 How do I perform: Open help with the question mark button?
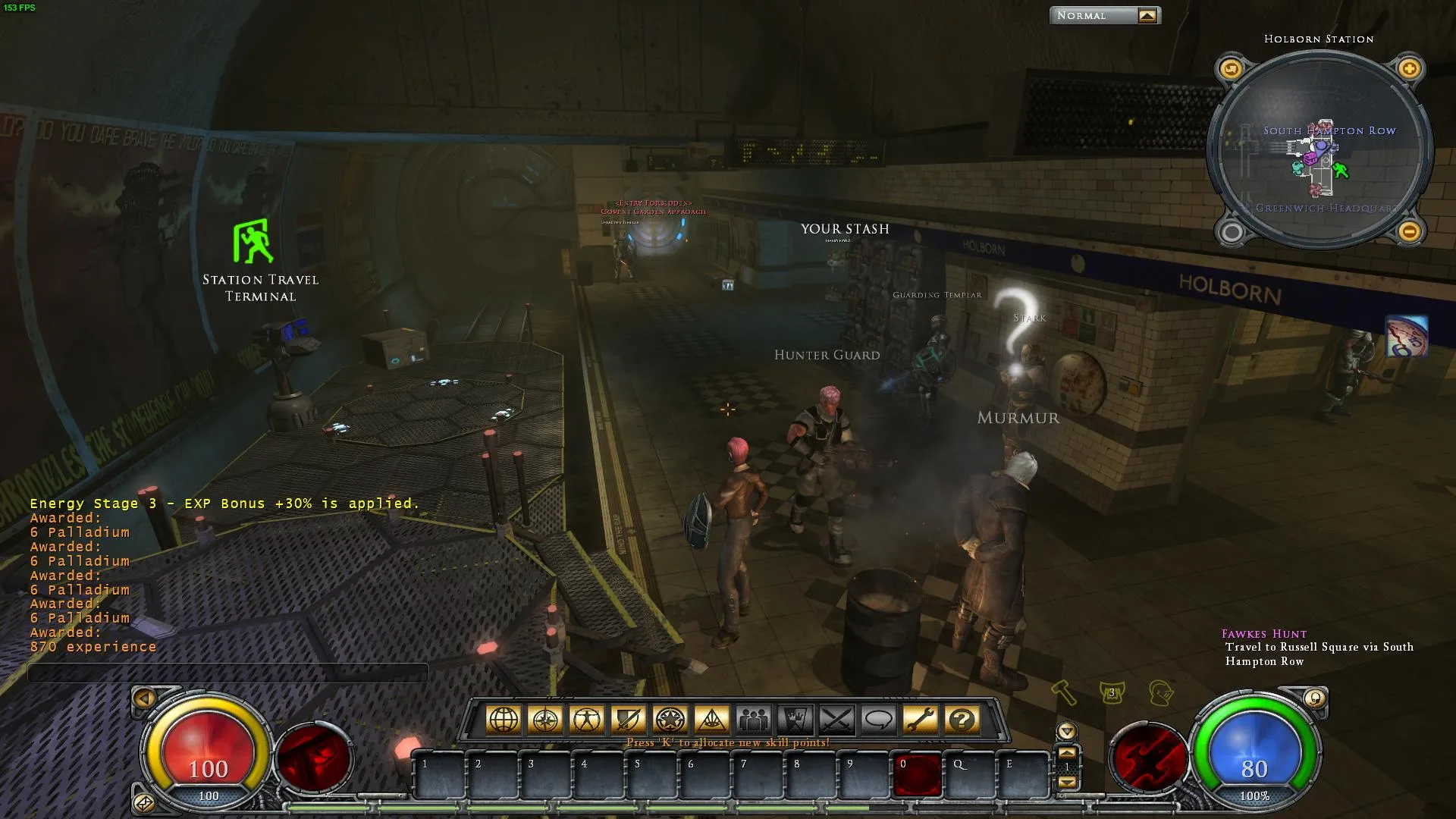click(962, 719)
